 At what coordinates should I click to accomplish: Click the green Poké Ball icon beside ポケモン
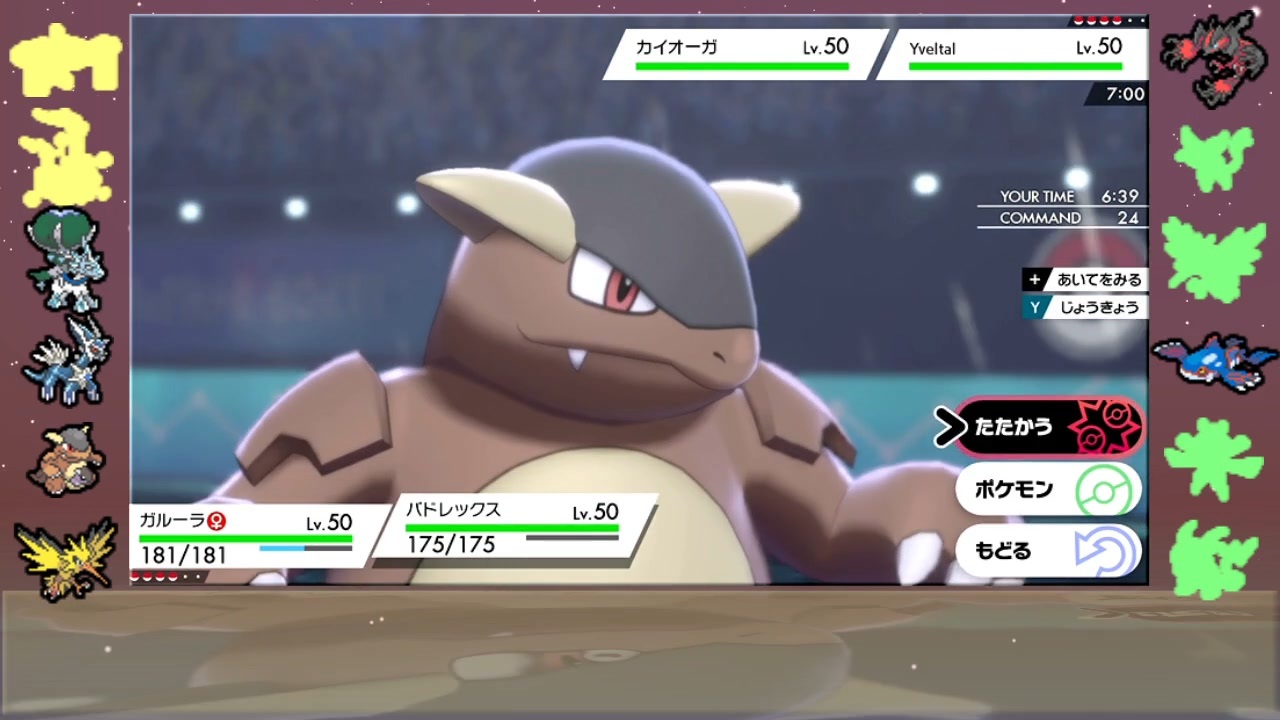pyautogui.click(x=1103, y=488)
